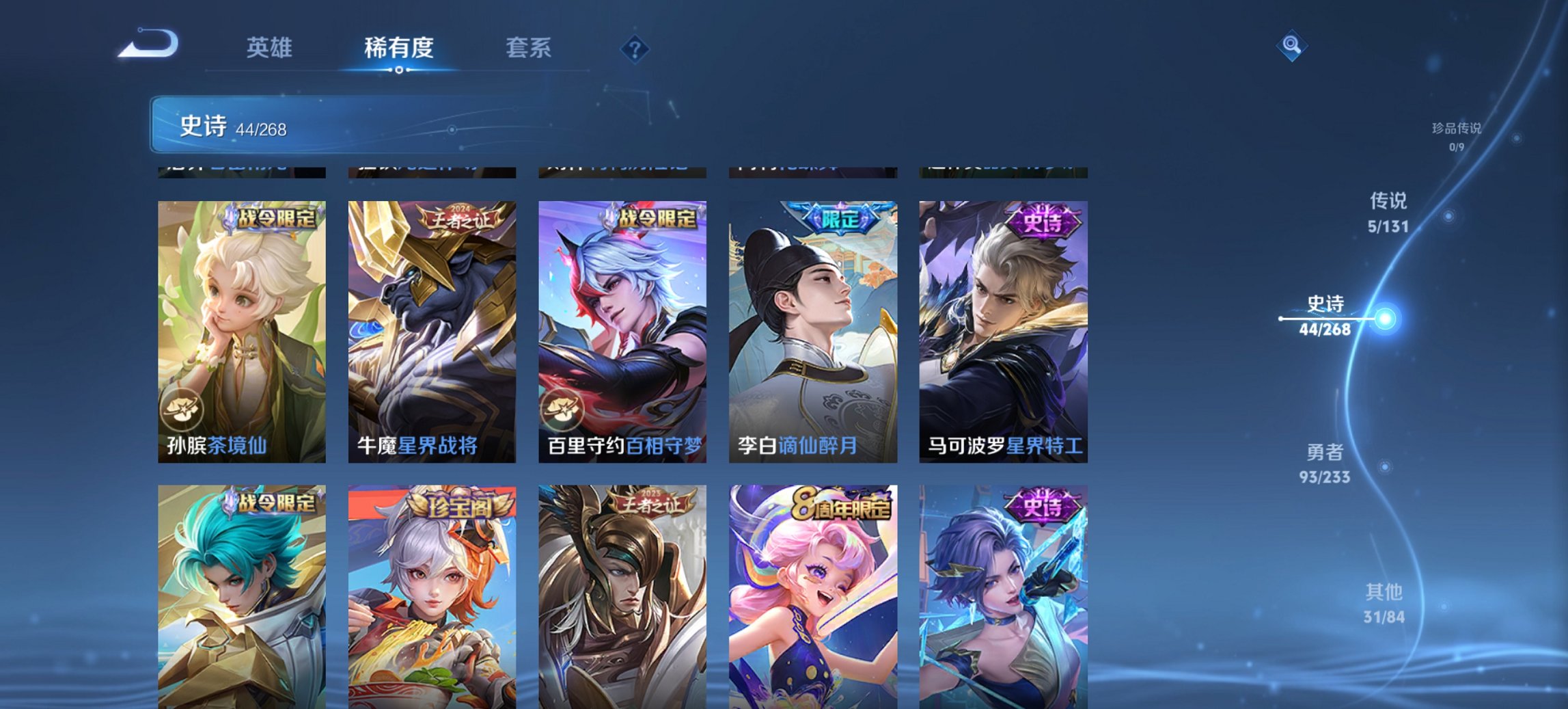Open the help question mark icon
Viewport: 1568px width, 709px height.
click(635, 49)
